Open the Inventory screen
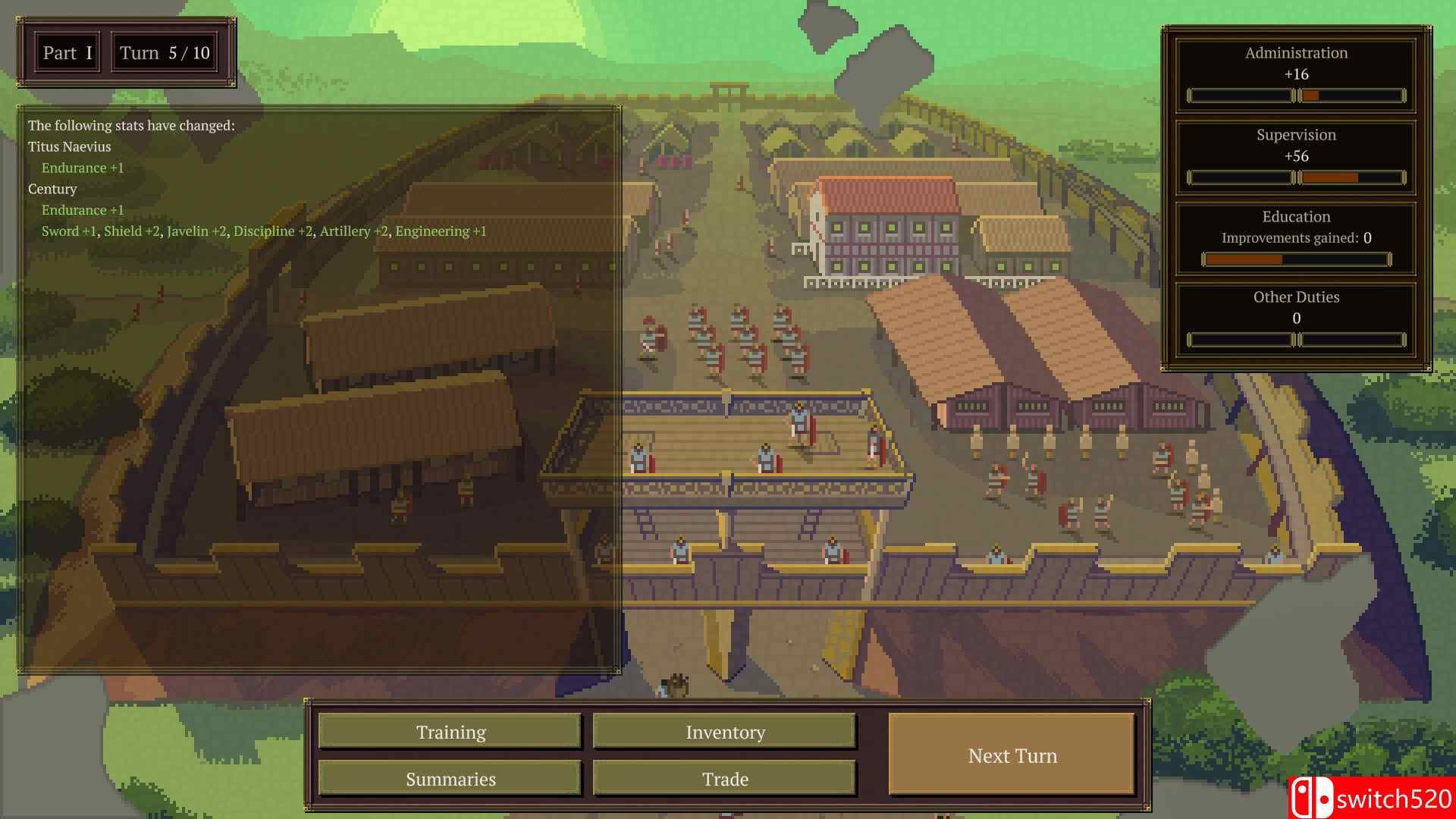The image size is (1456, 819). click(x=724, y=732)
